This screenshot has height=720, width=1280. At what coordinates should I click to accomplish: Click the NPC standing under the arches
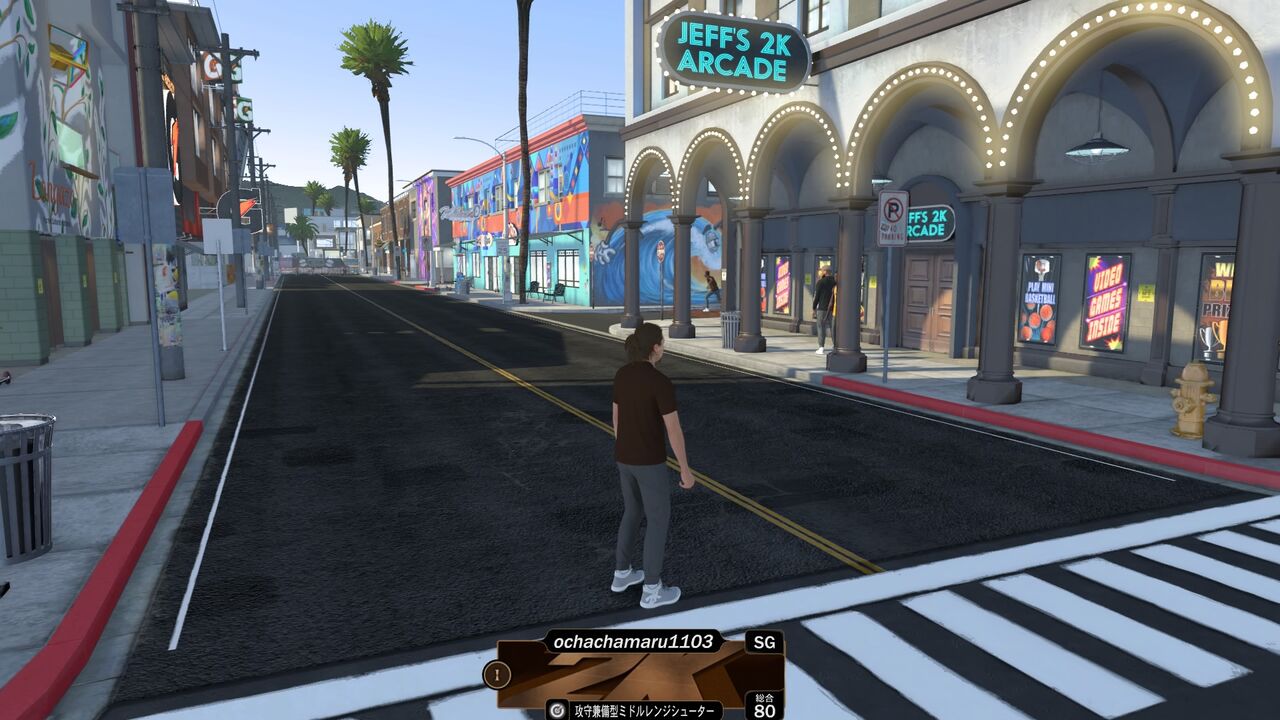[x=824, y=310]
